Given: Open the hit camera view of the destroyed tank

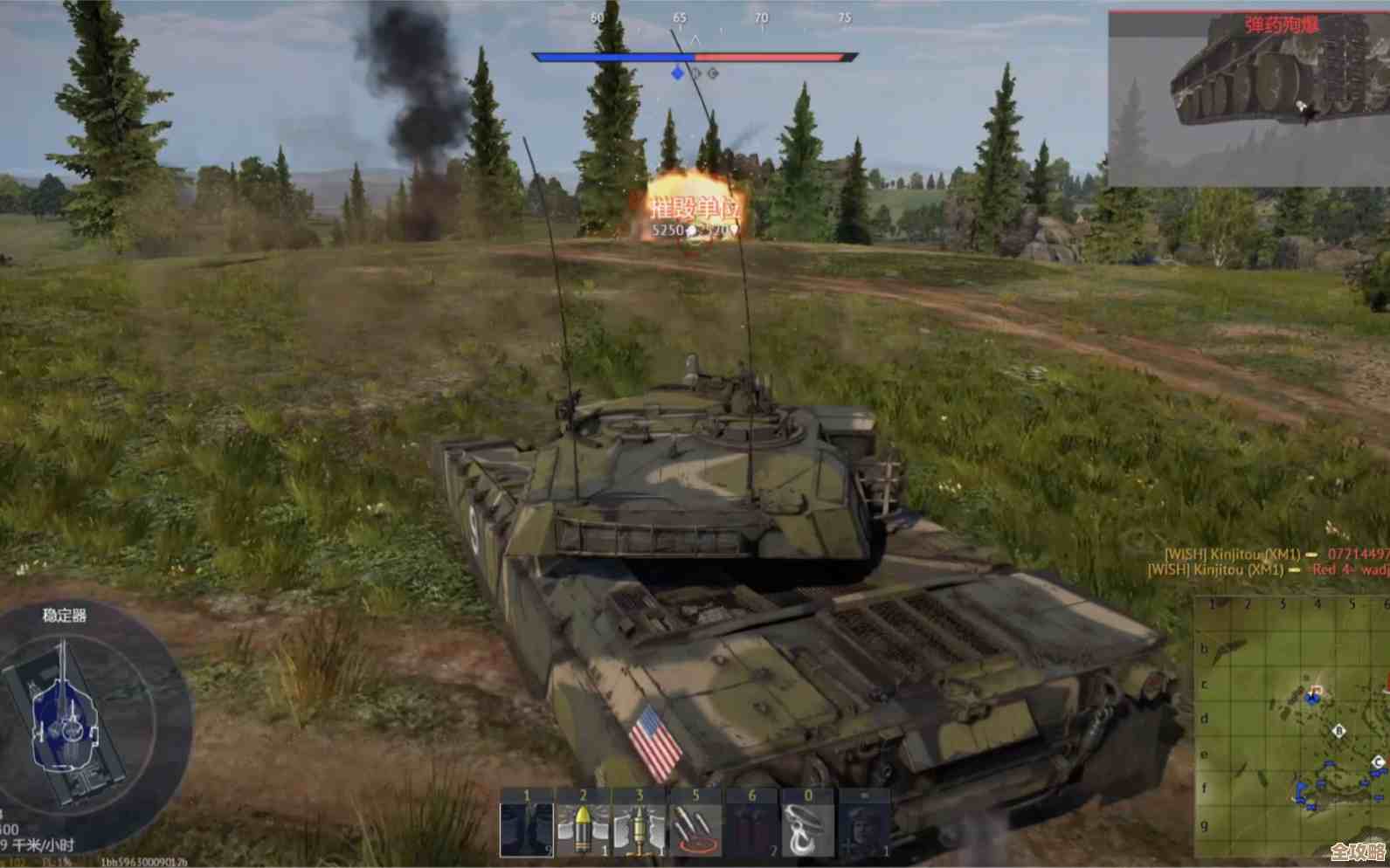Looking at the screenshot, I should pyautogui.click(x=1248, y=98).
